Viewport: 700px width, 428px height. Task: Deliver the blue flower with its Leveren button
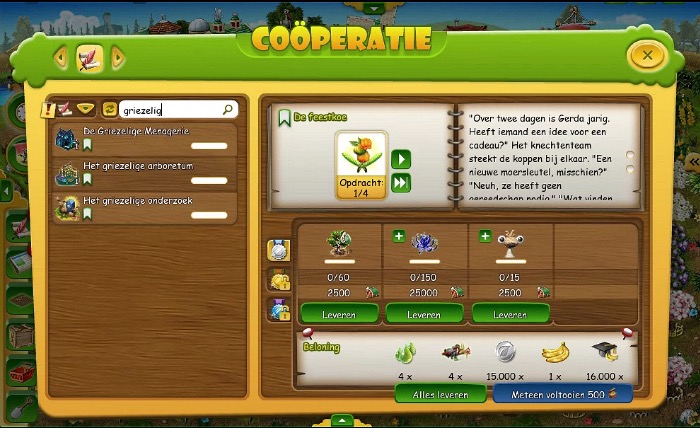423,314
